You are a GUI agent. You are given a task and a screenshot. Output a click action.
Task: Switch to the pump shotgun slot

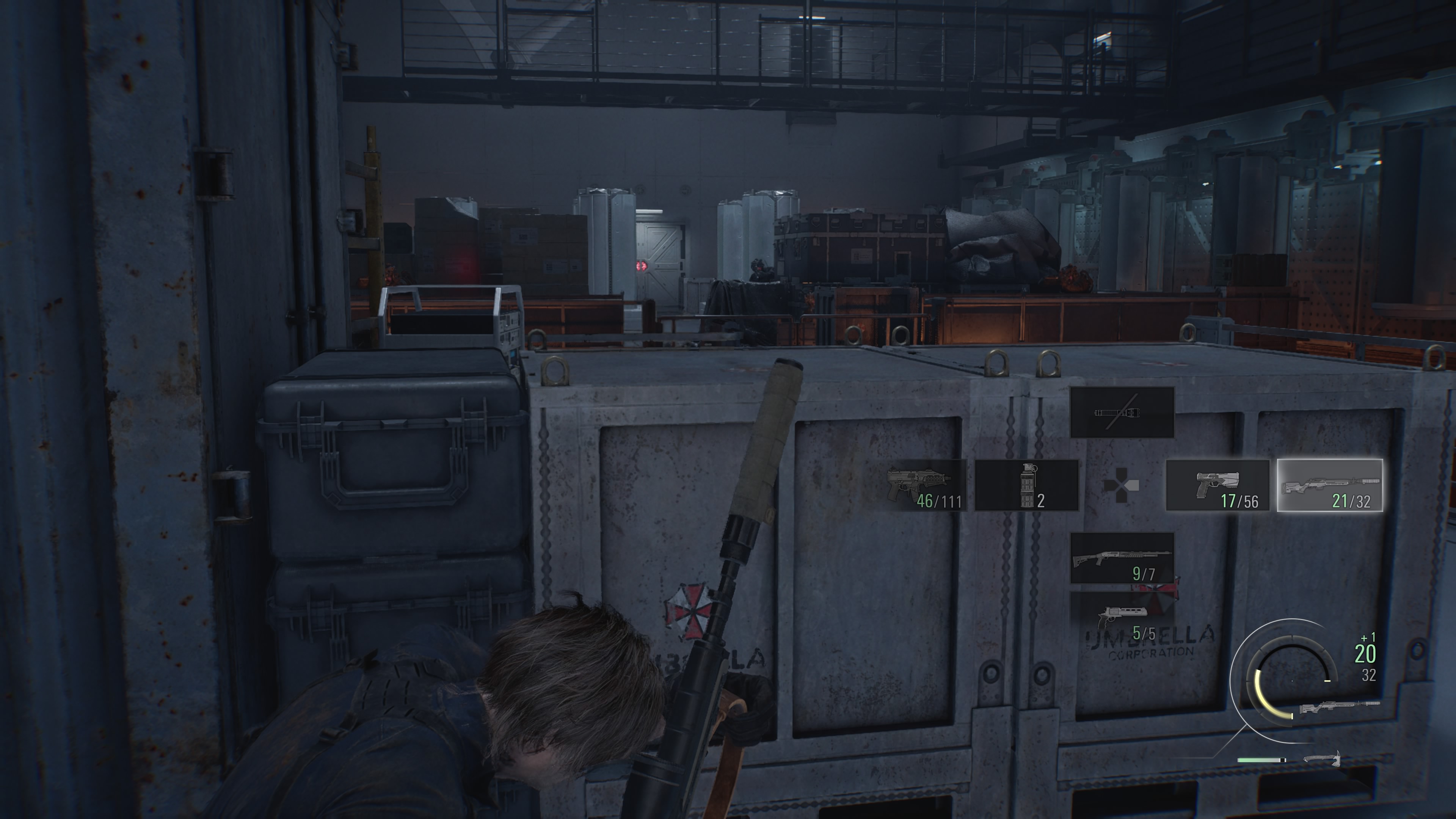tap(1122, 558)
